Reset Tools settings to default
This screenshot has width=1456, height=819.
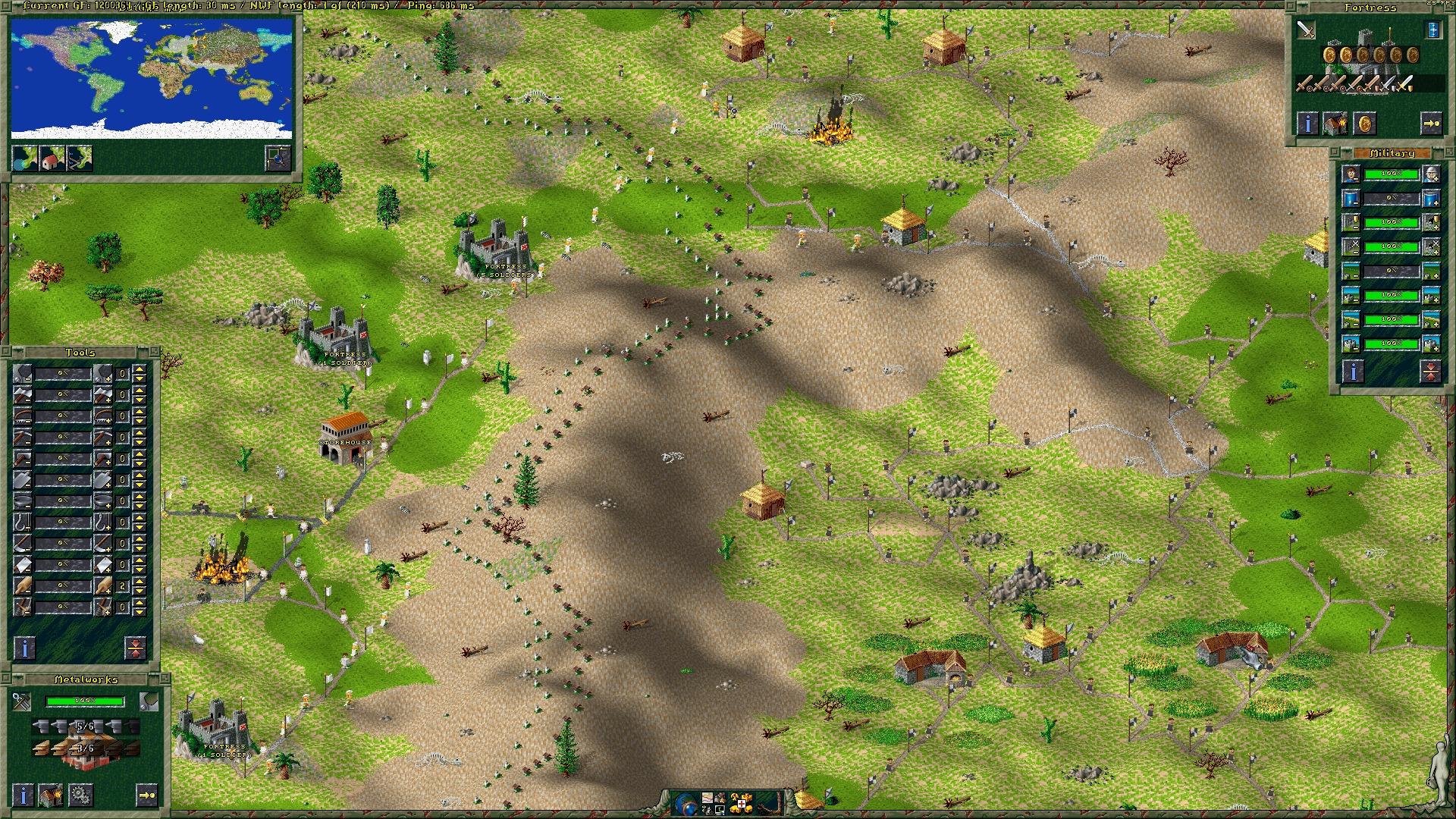tap(135, 648)
